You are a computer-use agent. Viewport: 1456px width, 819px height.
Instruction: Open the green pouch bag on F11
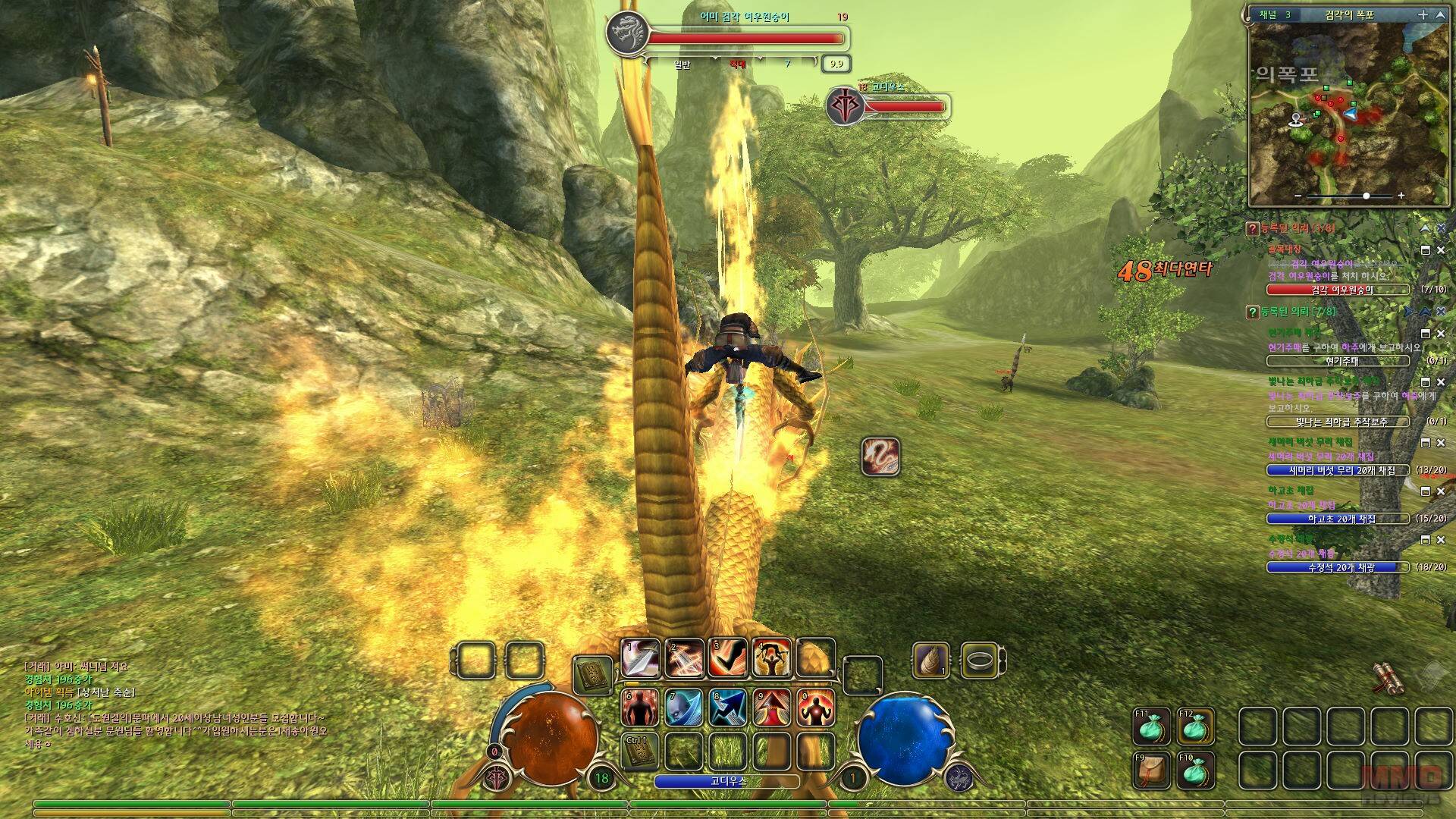[x=1152, y=727]
